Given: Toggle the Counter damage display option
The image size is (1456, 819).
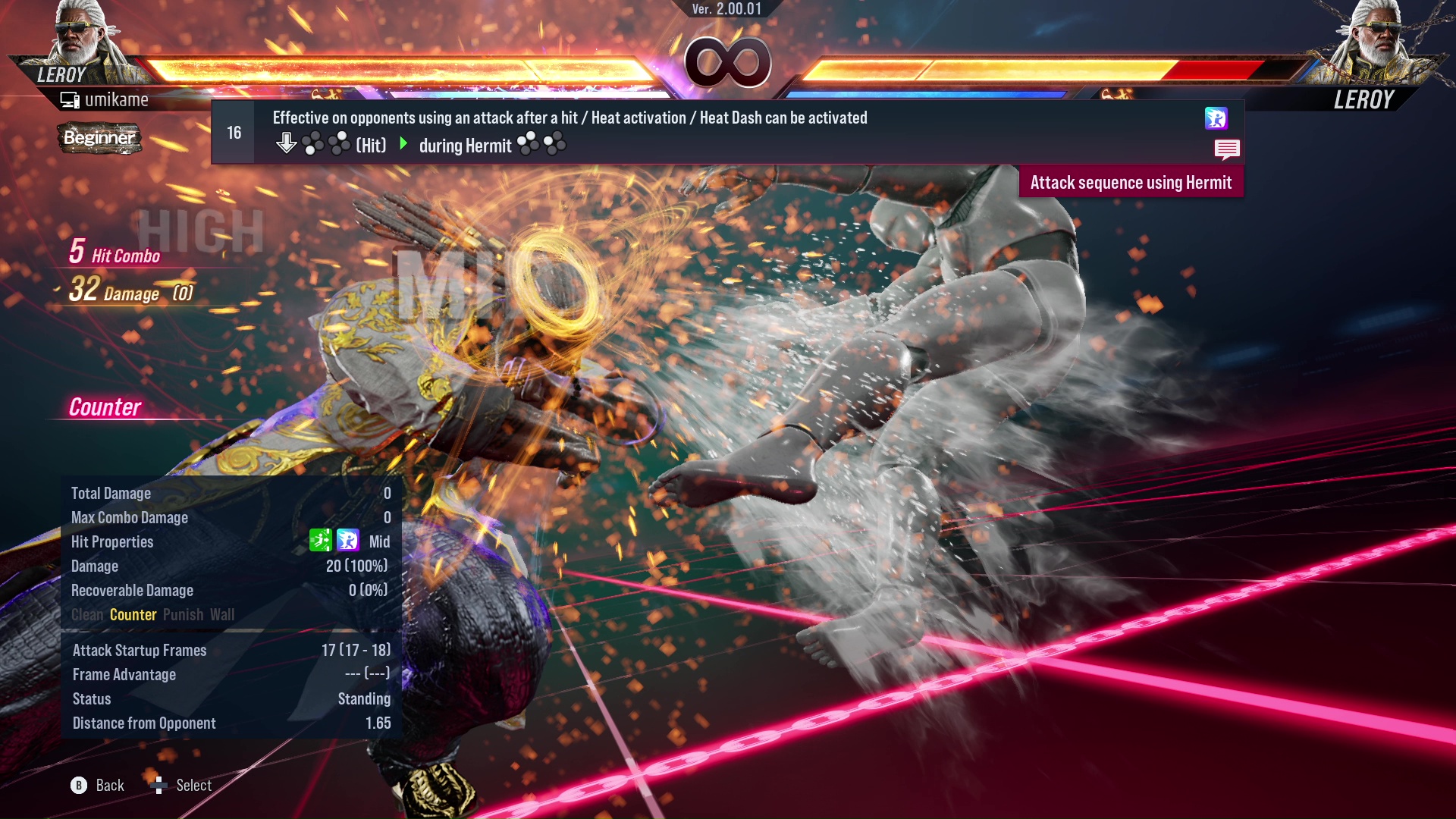Looking at the screenshot, I should (x=133, y=615).
